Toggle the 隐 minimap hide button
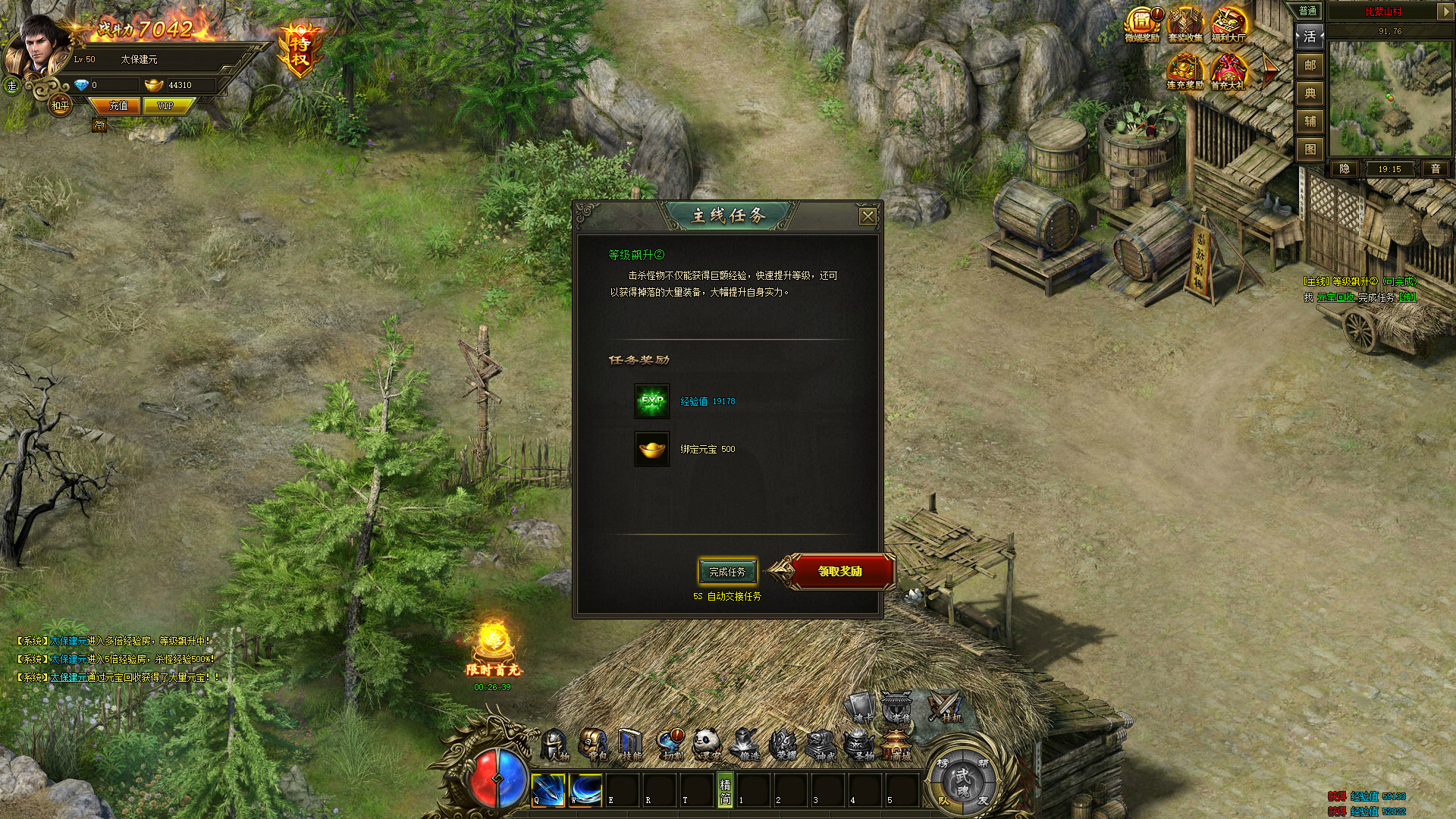The image size is (1456, 819). [x=1345, y=169]
